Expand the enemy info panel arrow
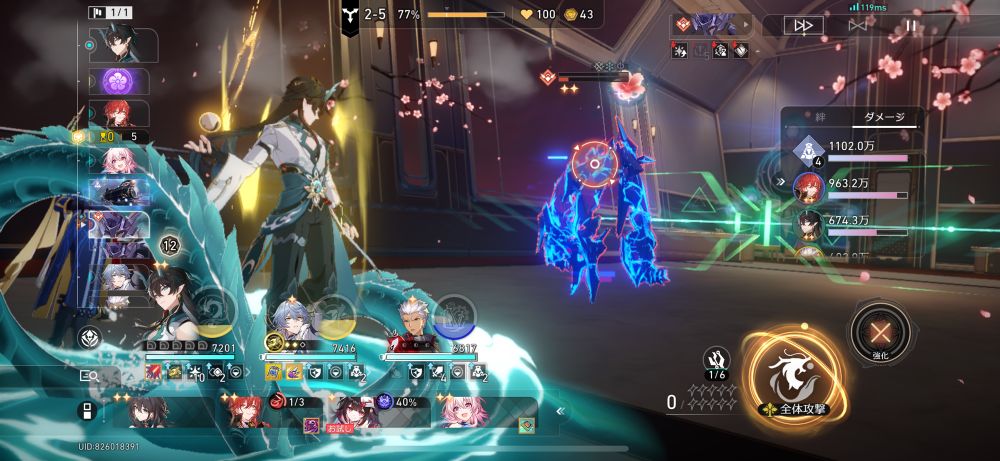Viewport: 1000px width, 461px height. [x=780, y=182]
